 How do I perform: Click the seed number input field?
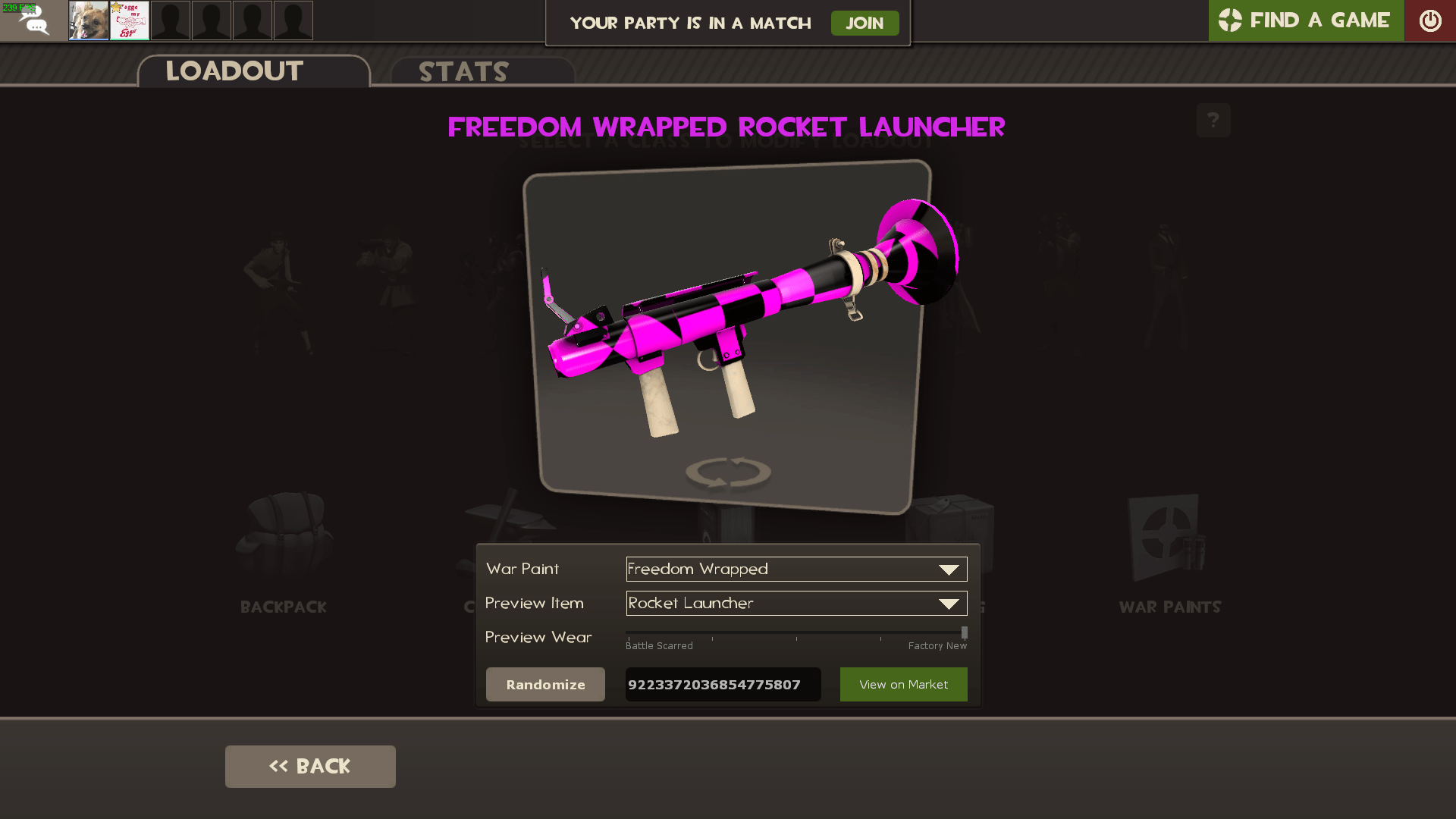[722, 684]
